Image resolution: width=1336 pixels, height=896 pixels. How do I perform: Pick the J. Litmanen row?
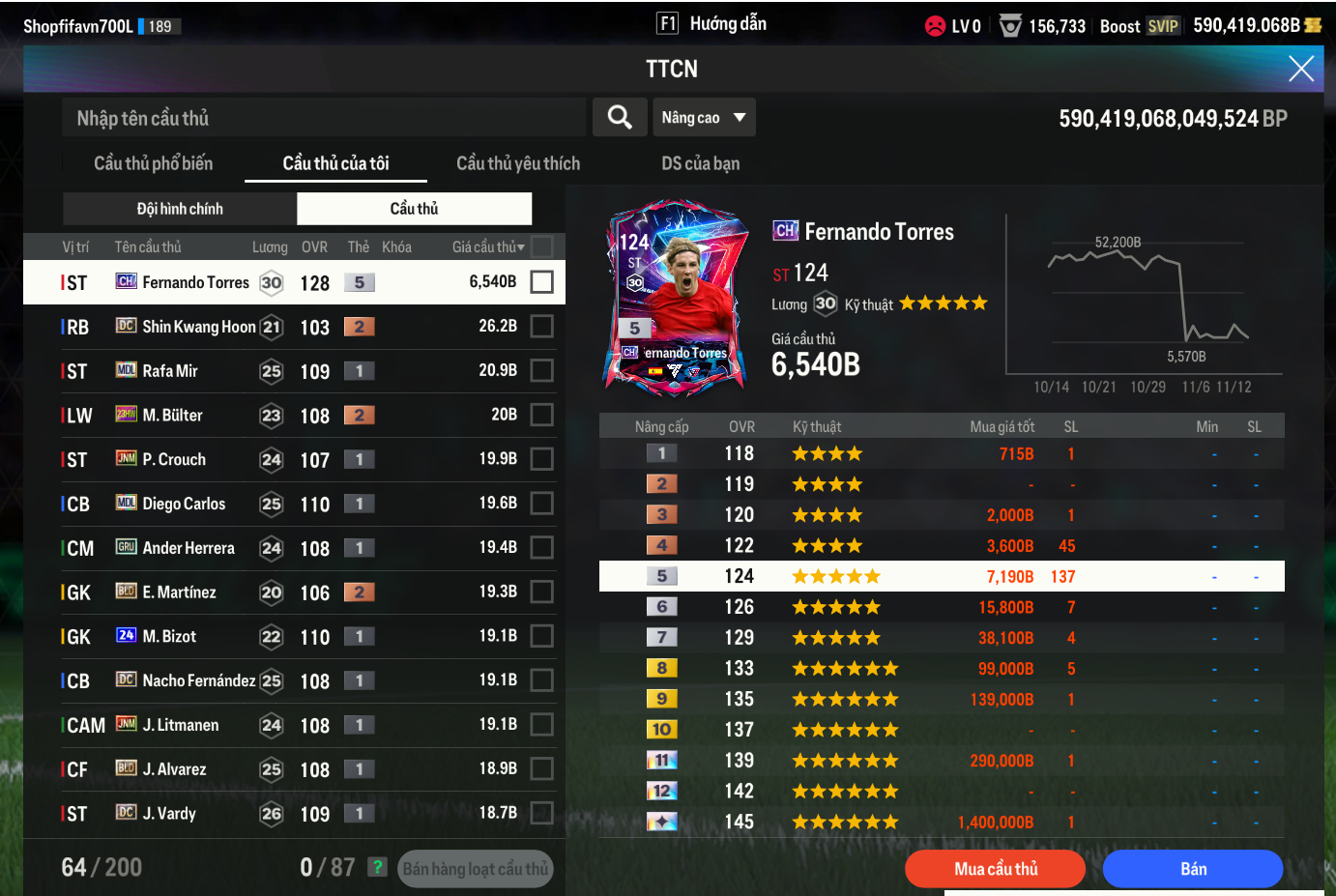290,725
